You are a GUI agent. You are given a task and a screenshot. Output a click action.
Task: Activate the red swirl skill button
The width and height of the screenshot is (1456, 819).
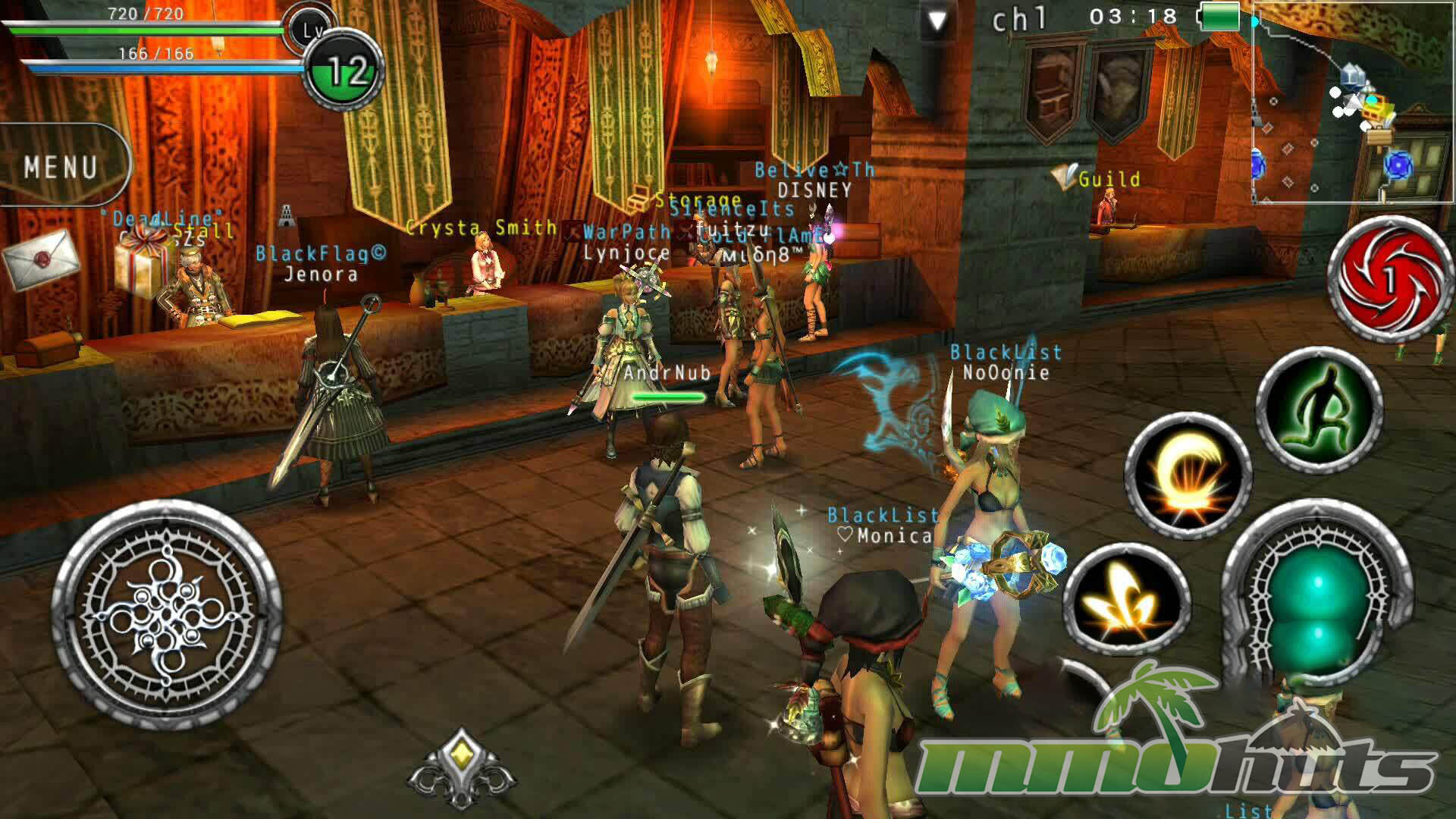click(x=1390, y=278)
